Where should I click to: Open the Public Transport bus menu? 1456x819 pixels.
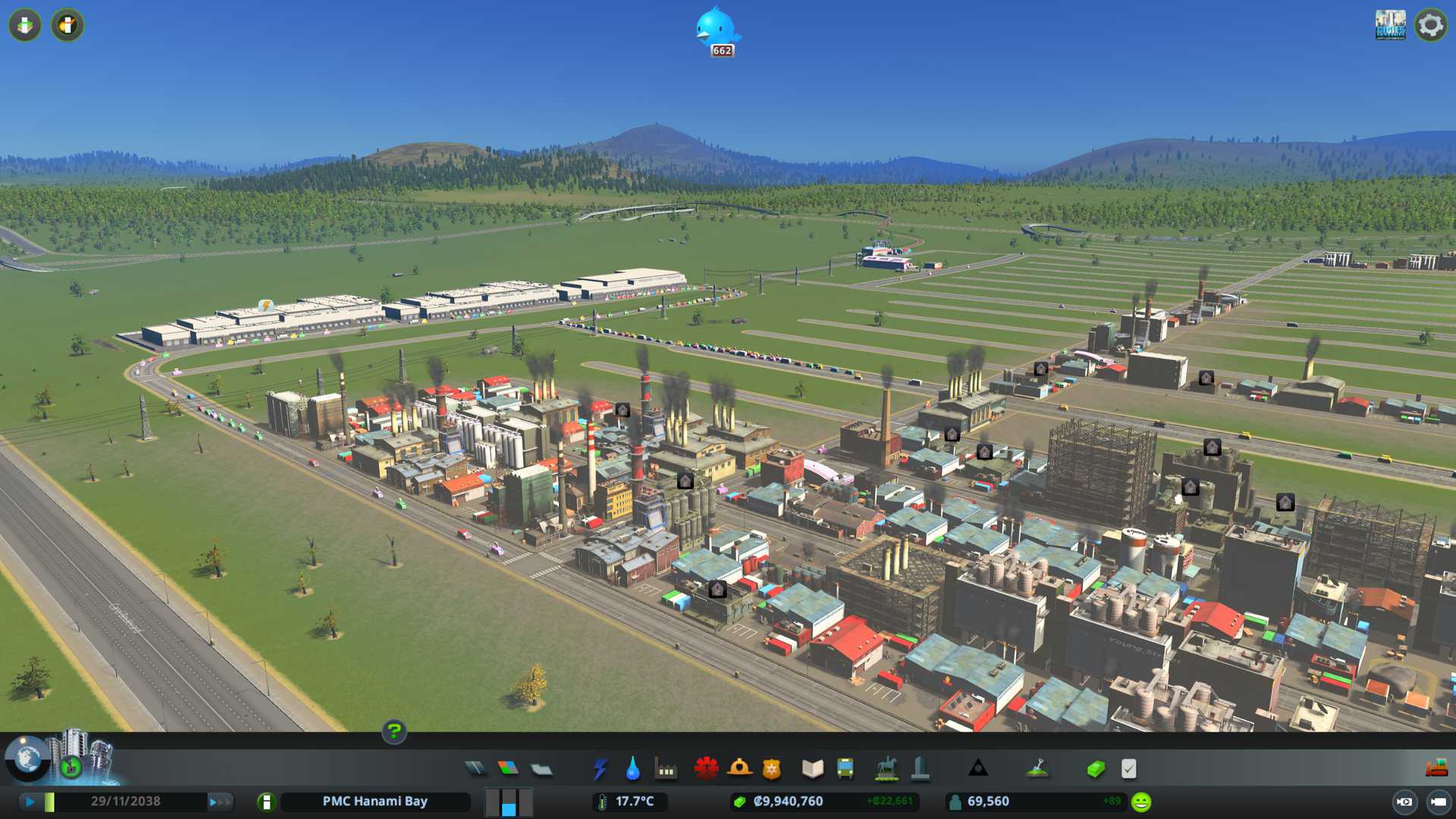point(845,769)
